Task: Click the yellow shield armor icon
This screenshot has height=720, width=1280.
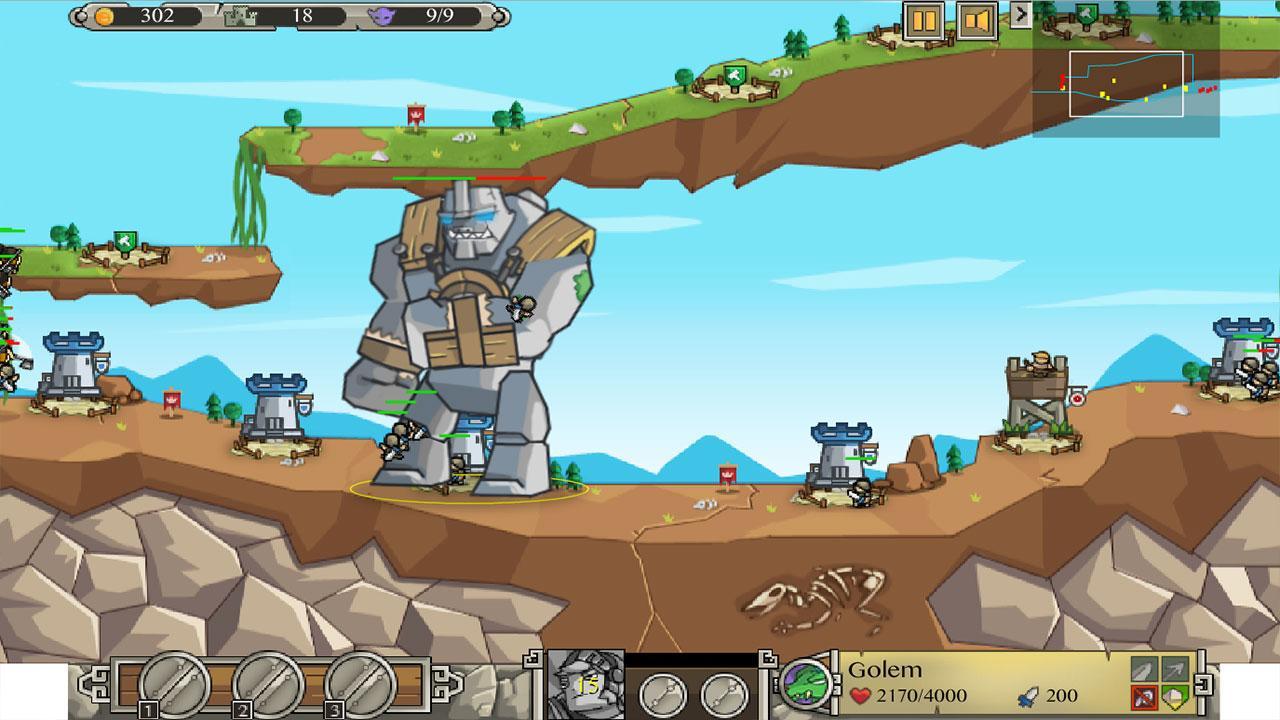Action: pos(1175,697)
